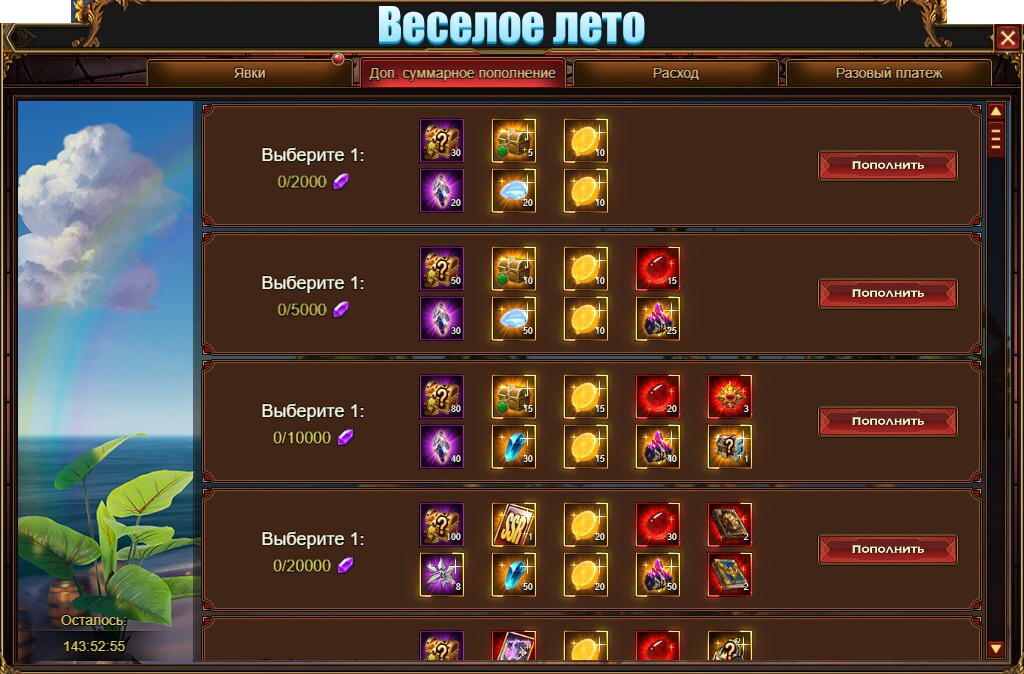The width and height of the screenshot is (1024, 674).
Task: Choose the red gem reward with quantity 15
Action: coord(657,269)
